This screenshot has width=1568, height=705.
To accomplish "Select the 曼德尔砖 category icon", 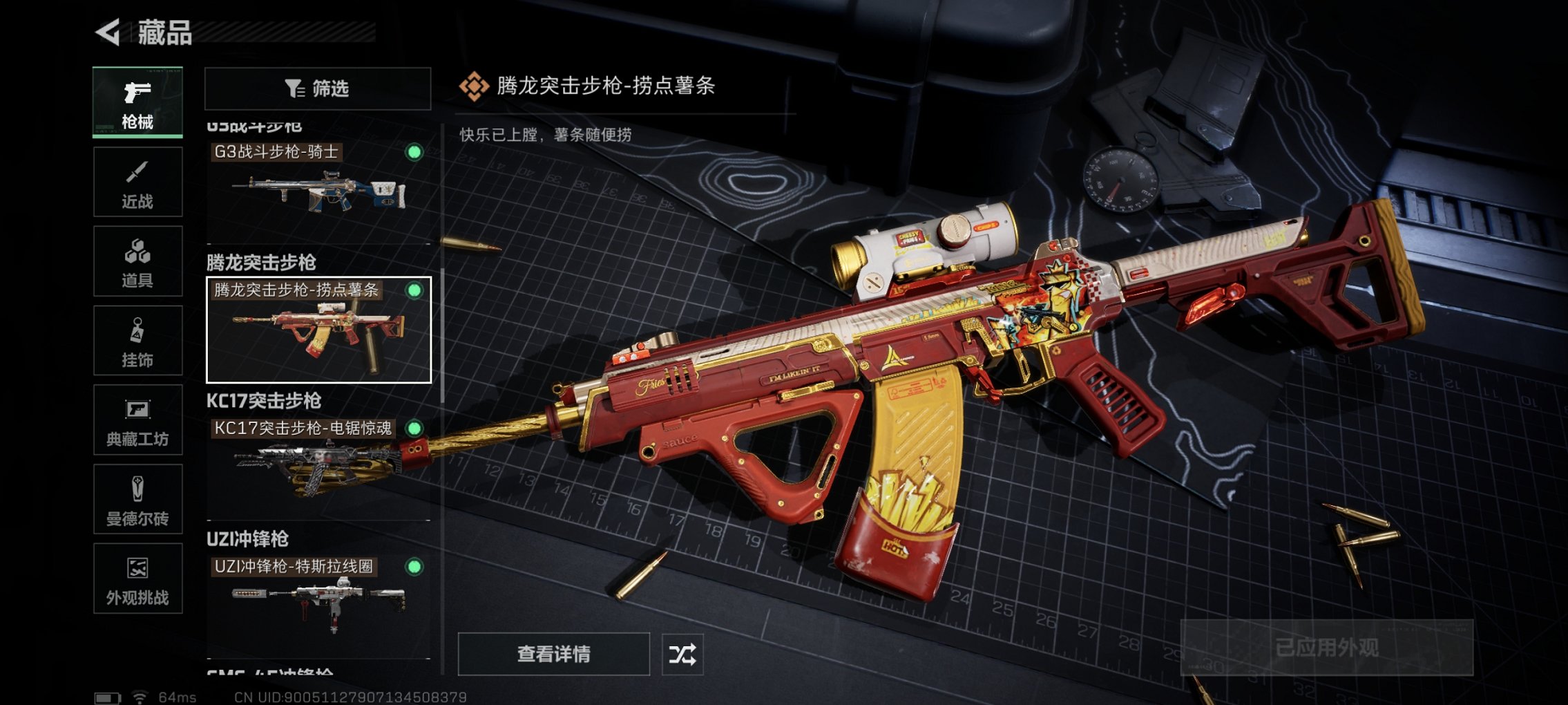I will point(137,500).
